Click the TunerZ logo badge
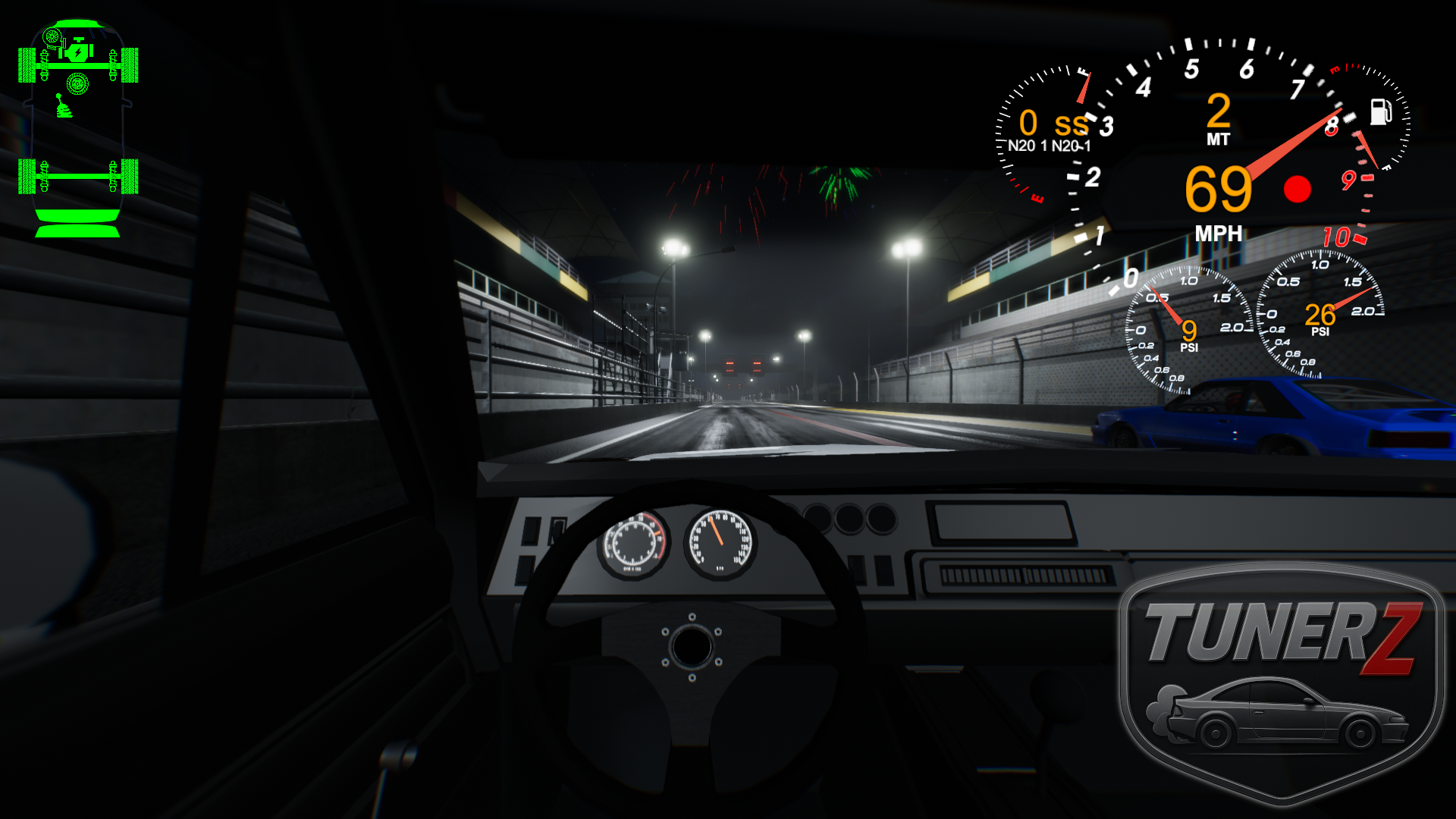Screen dimensions: 1456x819 pyautogui.click(x=1281, y=682)
